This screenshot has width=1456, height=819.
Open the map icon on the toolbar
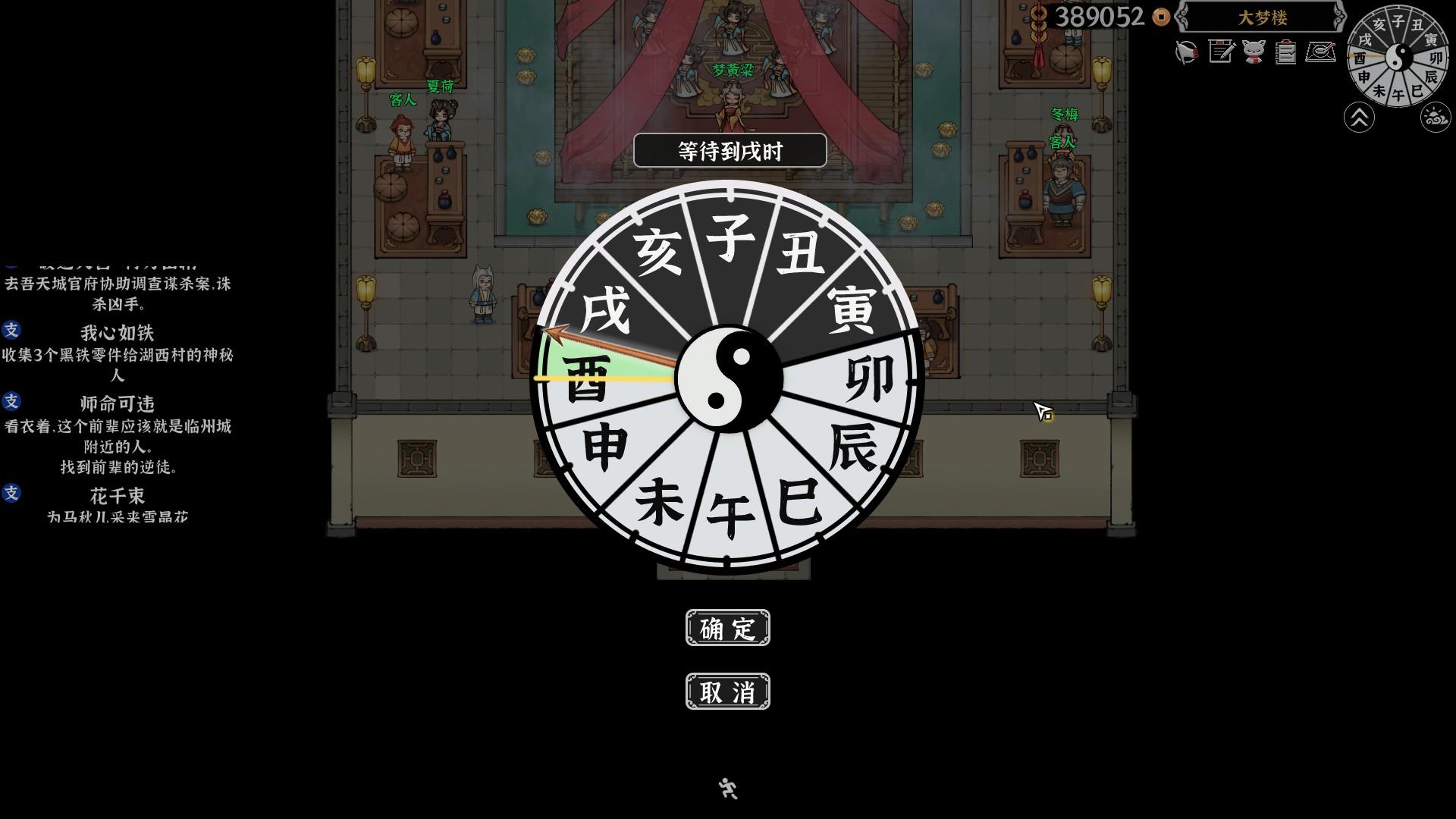1321,53
